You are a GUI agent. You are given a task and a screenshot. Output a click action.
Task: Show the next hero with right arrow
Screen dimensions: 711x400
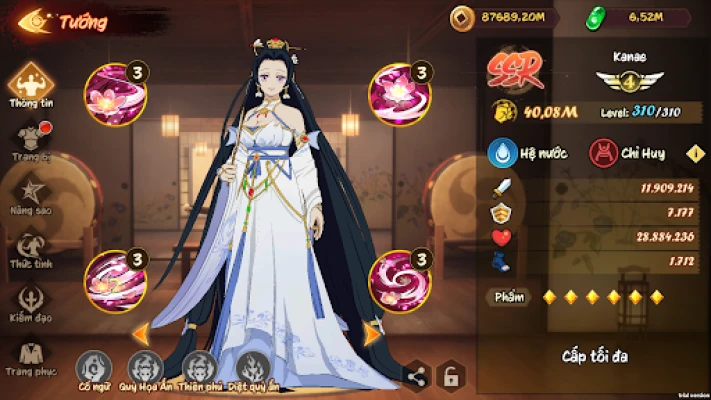click(x=371, y=331)
